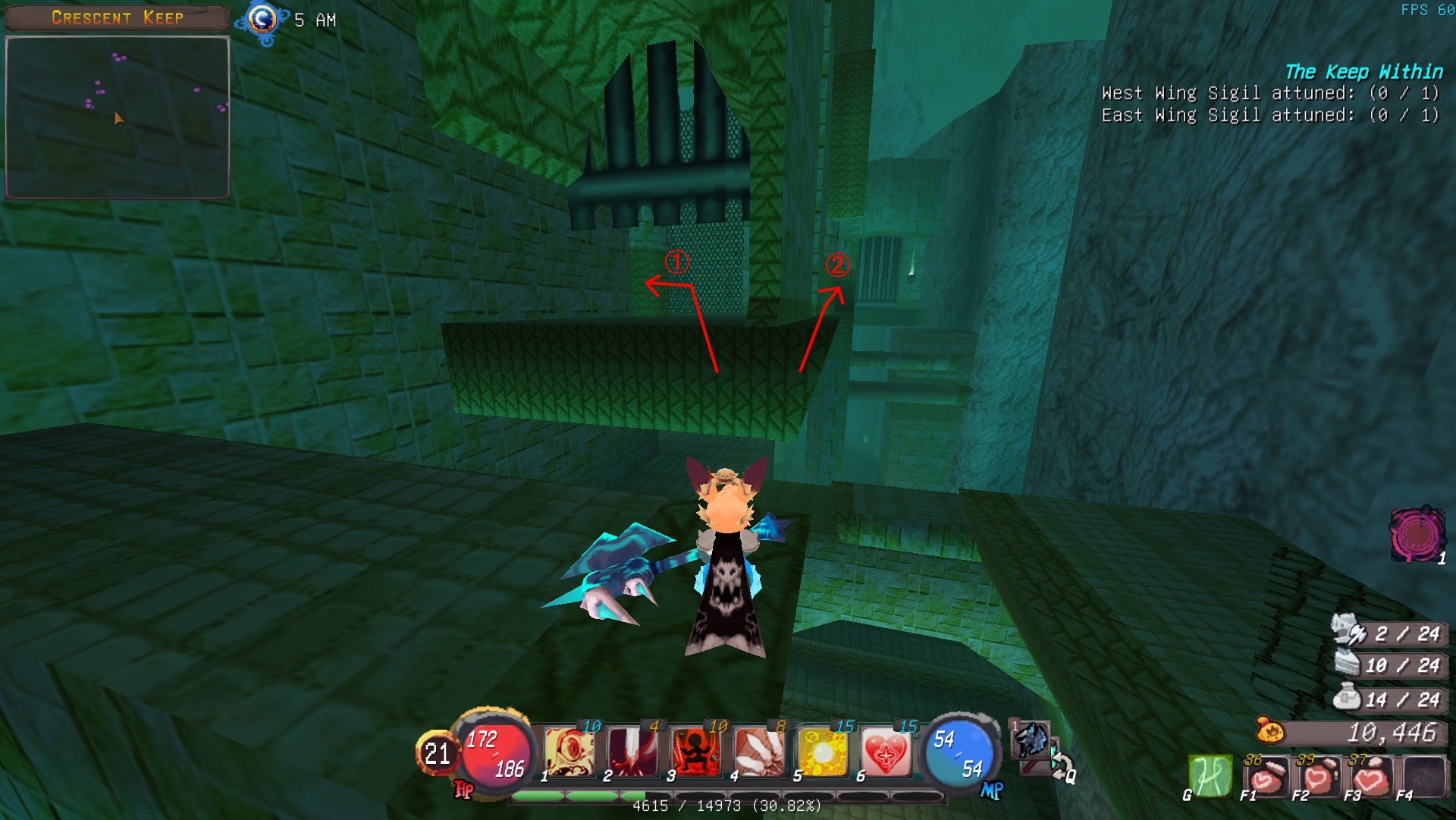
Task: Click the magenta sigil status icon
Action: (1416, 535)
